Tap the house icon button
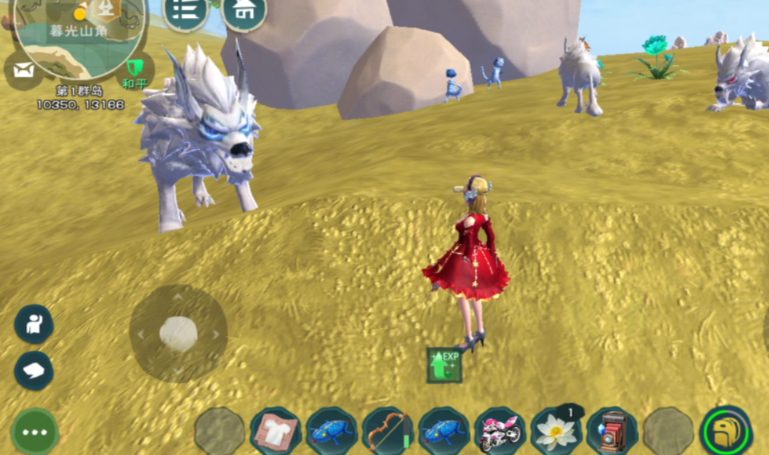The height and width of the screenshot is (455, 769). click(x=243, y=12)
